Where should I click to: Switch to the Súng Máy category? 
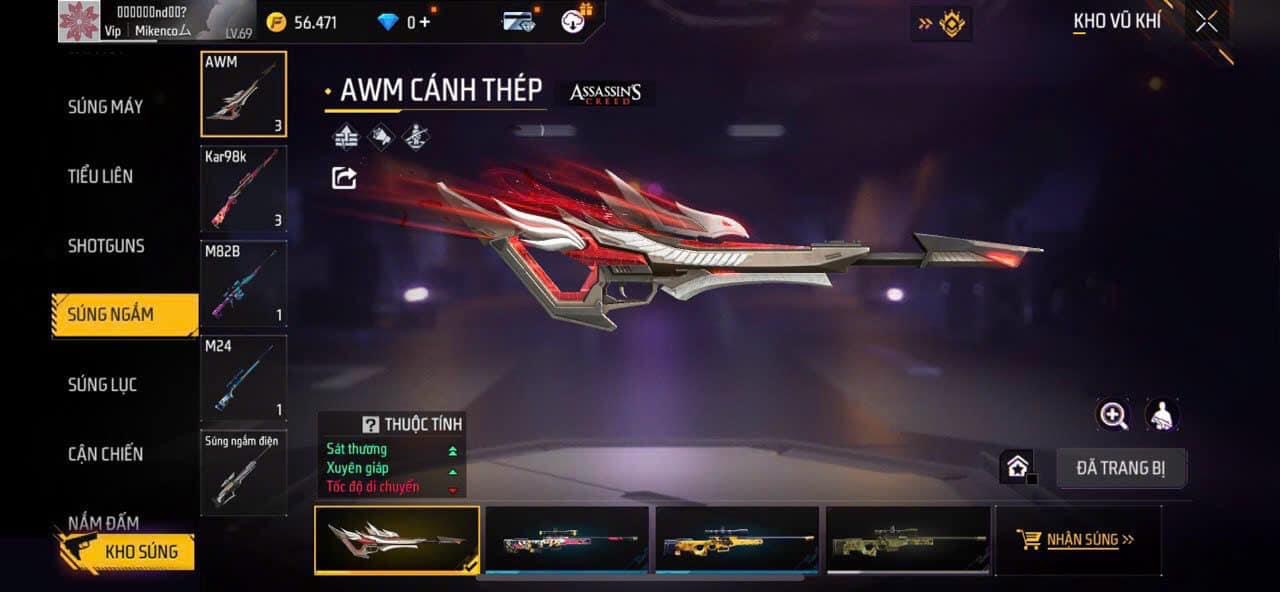click(105, 107)
